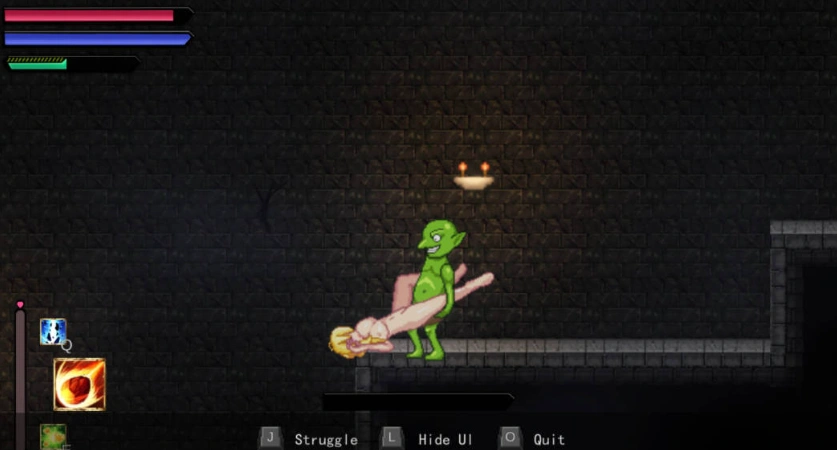The width and height of the screenshot is (837, 450).
Task: Activate the flaming meteor skill icon
Action: pyautogui.click(x=79, y=384)
